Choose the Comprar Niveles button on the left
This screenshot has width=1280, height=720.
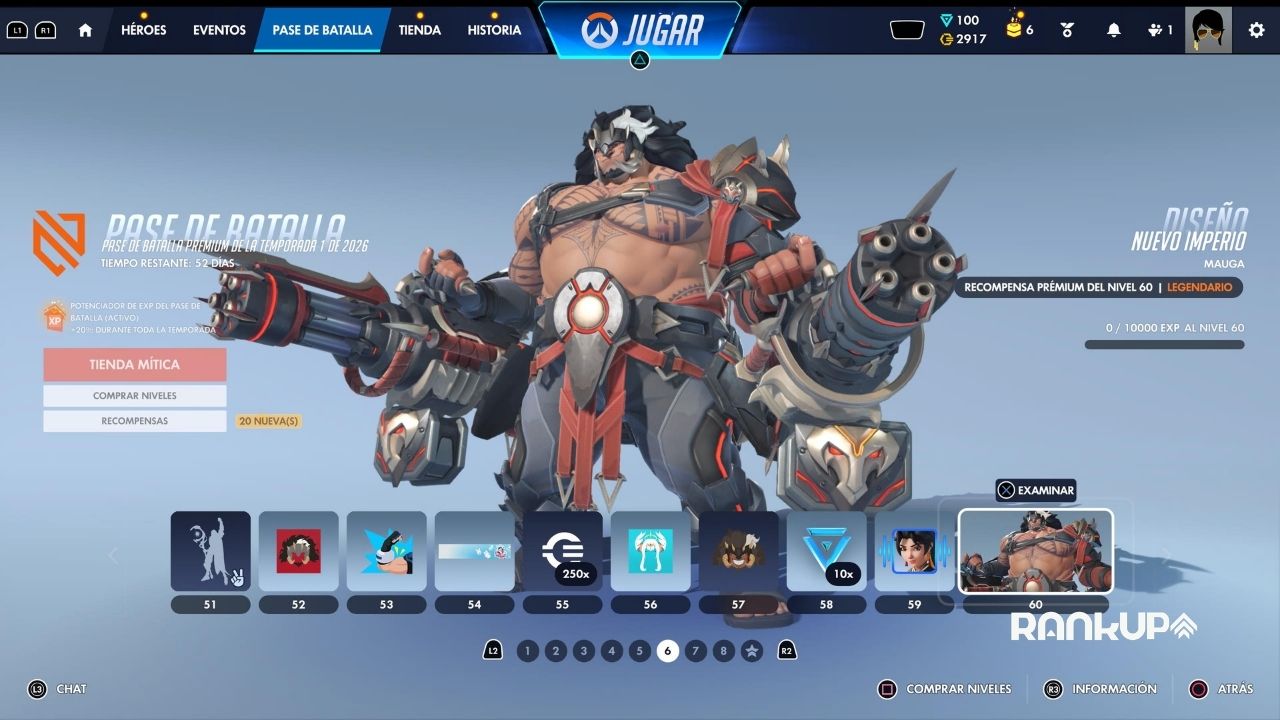[x=134, y=396]
